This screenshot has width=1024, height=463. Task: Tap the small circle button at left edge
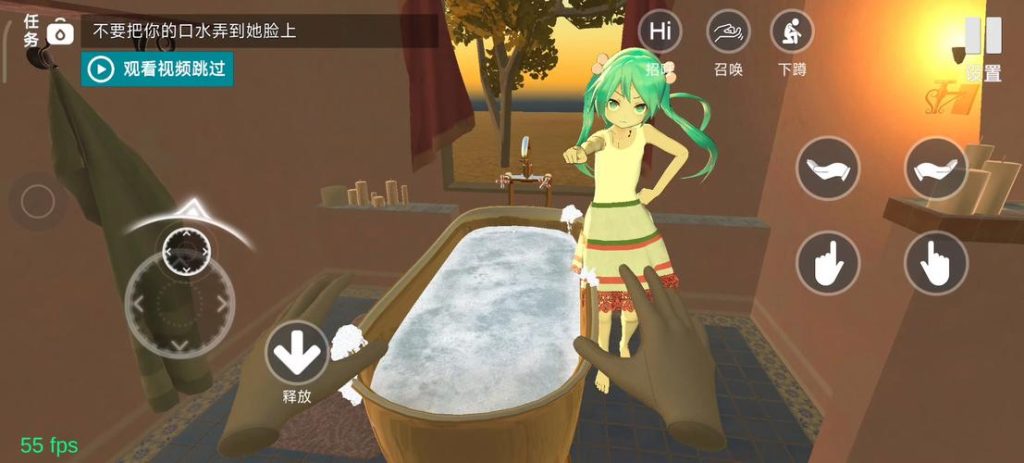click(37, 203)
